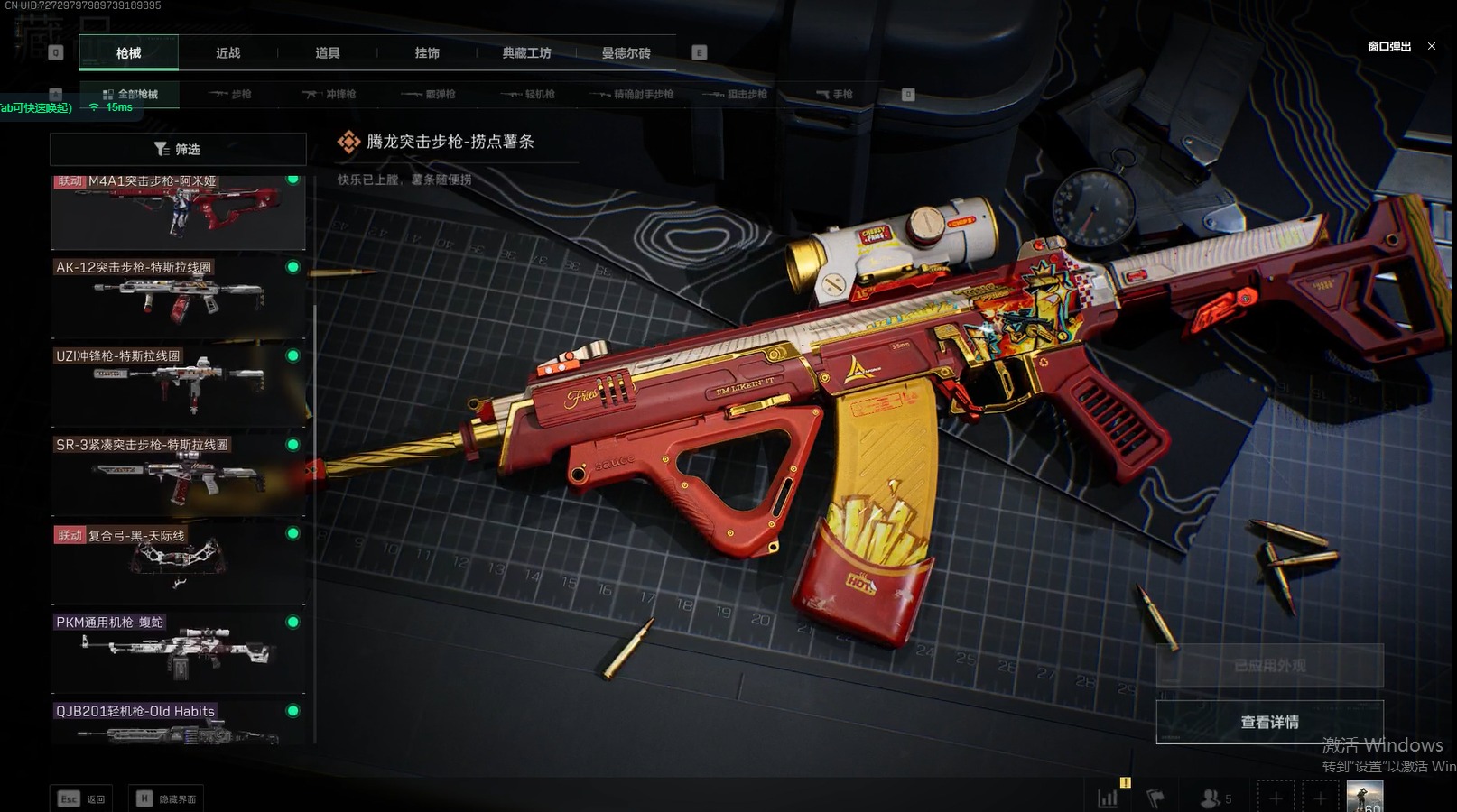Click the 查看详情 view details button
Screen dimensions: 1457x812
click(x=1269, y=722)
